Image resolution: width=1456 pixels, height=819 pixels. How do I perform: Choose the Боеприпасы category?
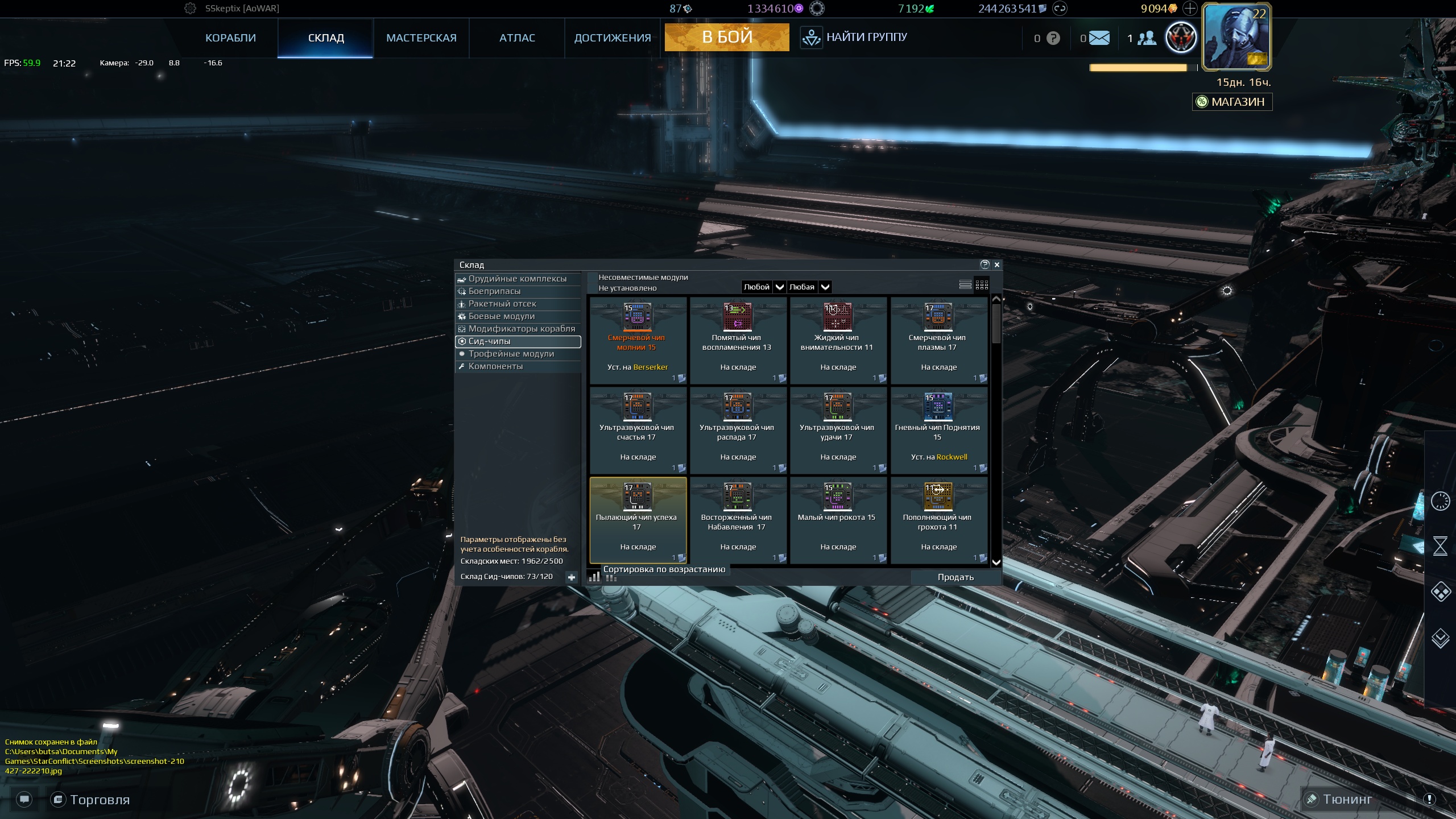click(494, 291)
